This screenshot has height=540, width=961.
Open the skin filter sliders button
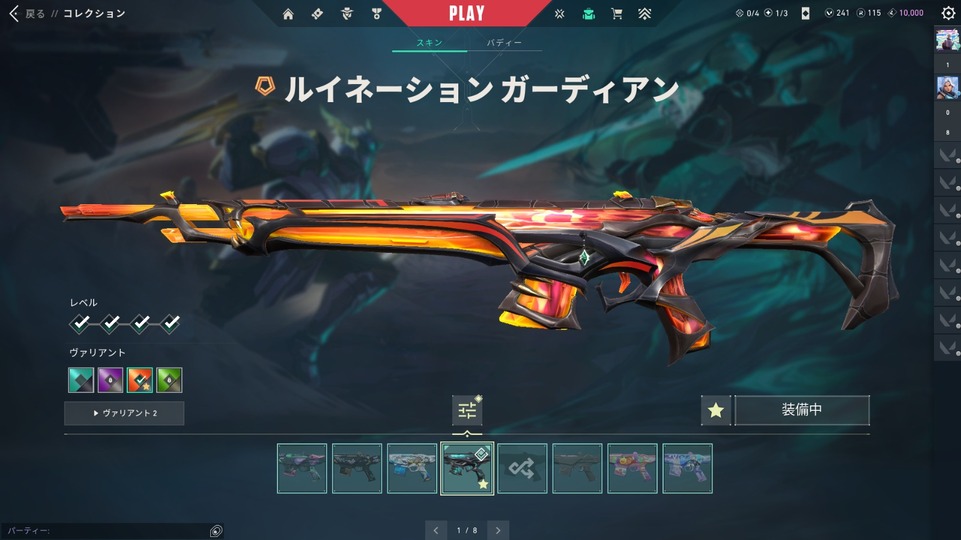click(x=467, y=410)
